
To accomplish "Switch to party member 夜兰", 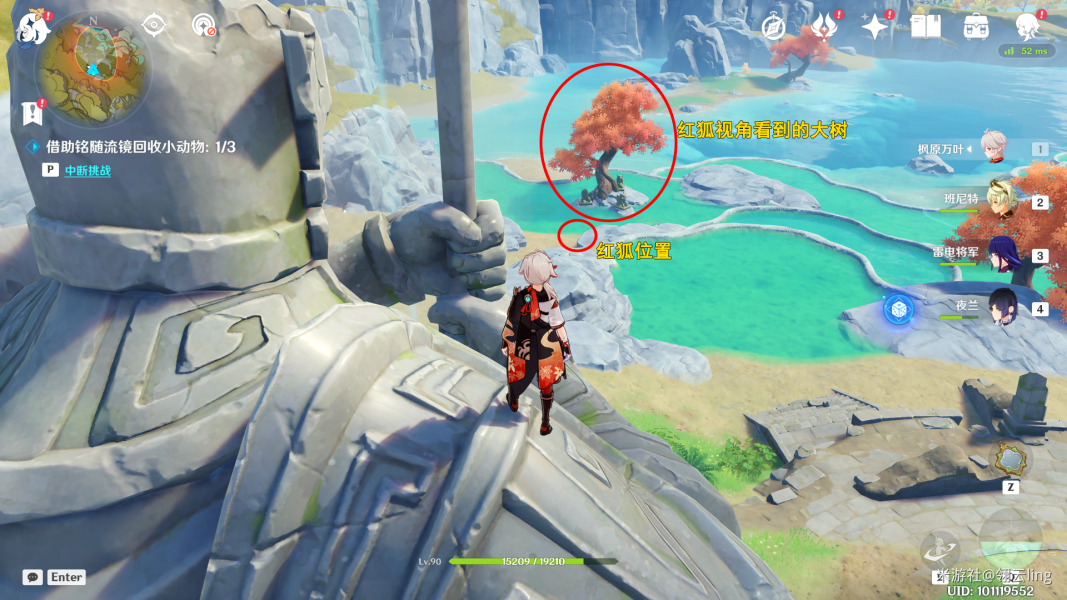I will [x=1003, y=306].
